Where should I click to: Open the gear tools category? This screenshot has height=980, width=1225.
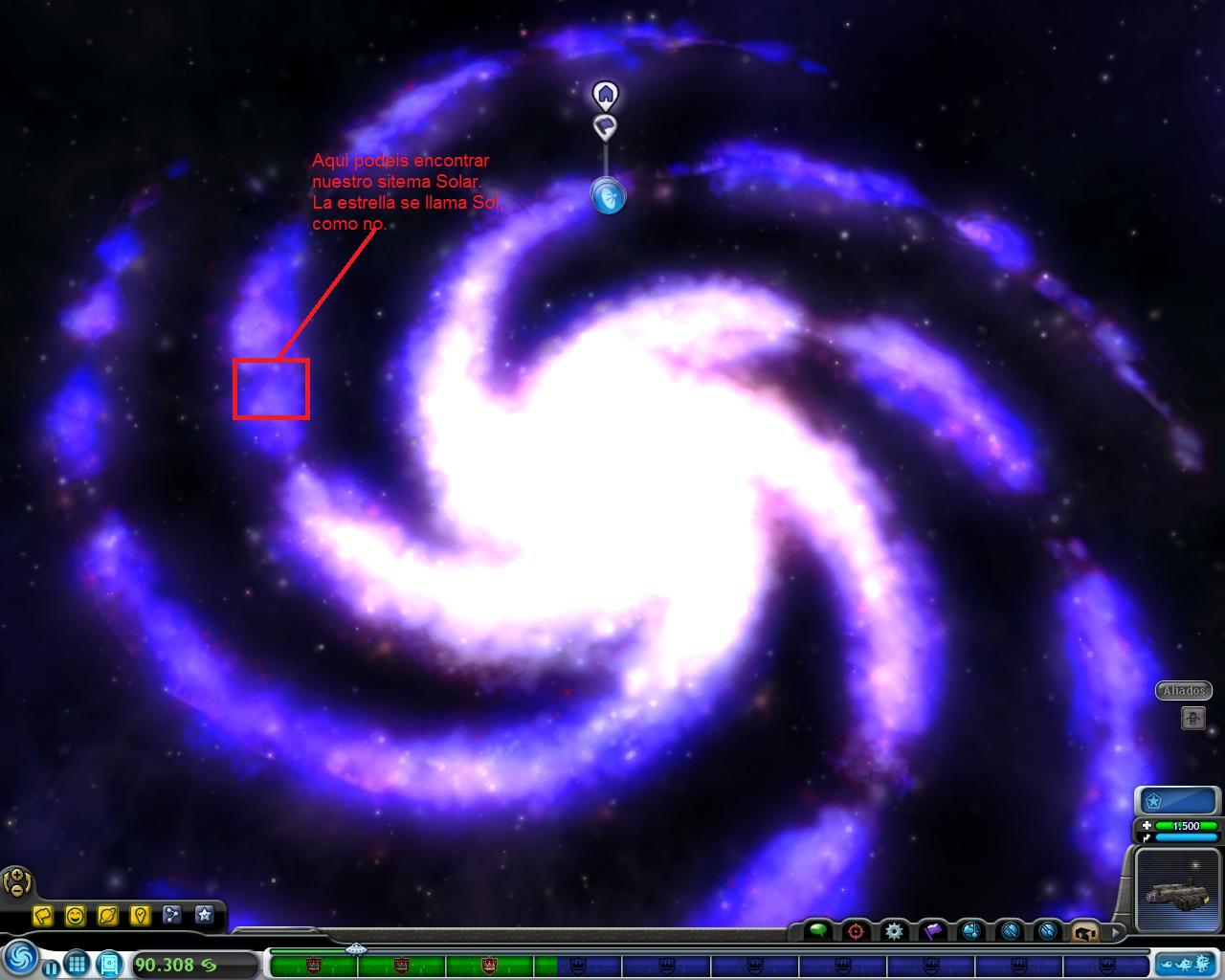(x=893, y=928)
